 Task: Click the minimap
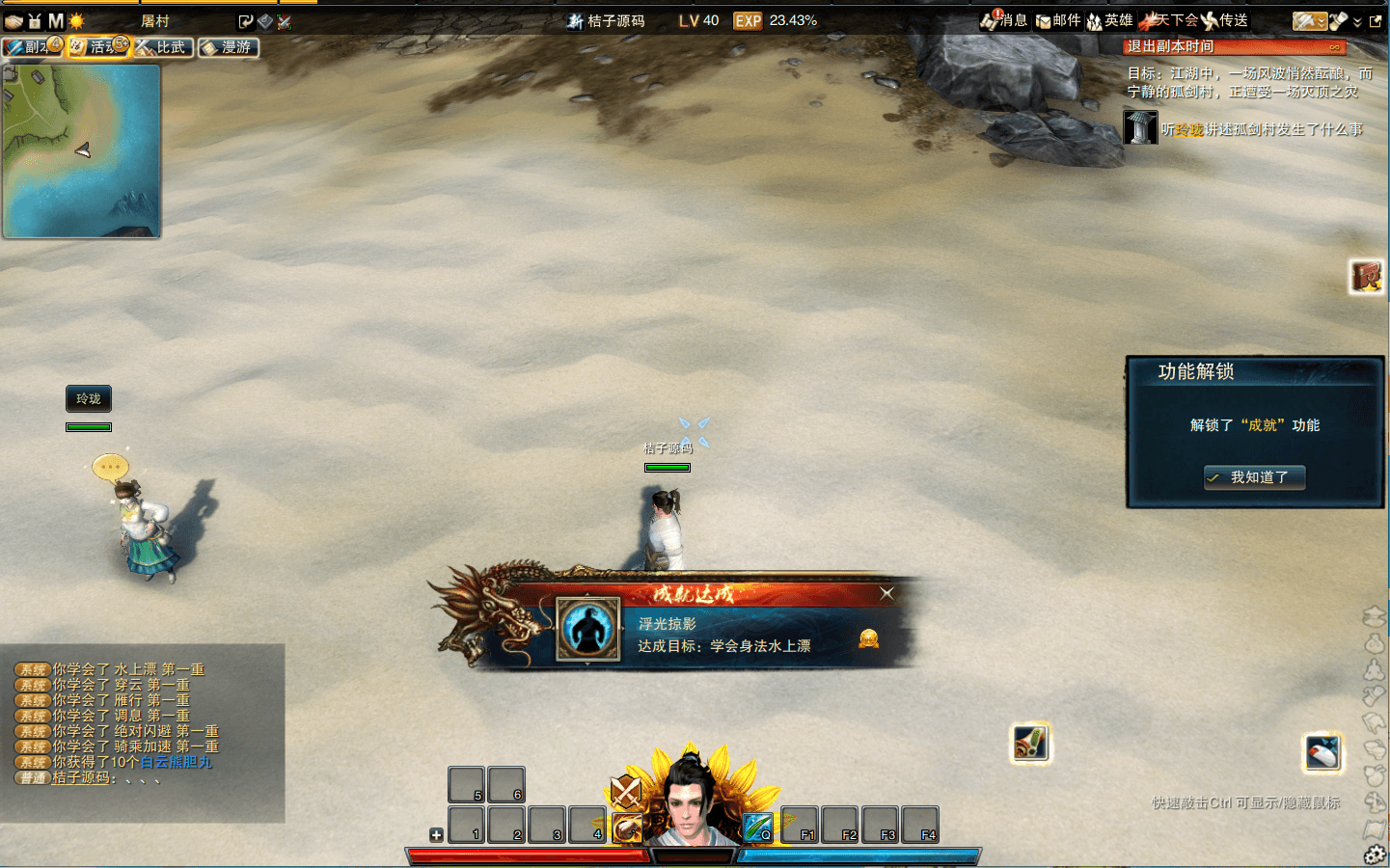click(81, 150)
